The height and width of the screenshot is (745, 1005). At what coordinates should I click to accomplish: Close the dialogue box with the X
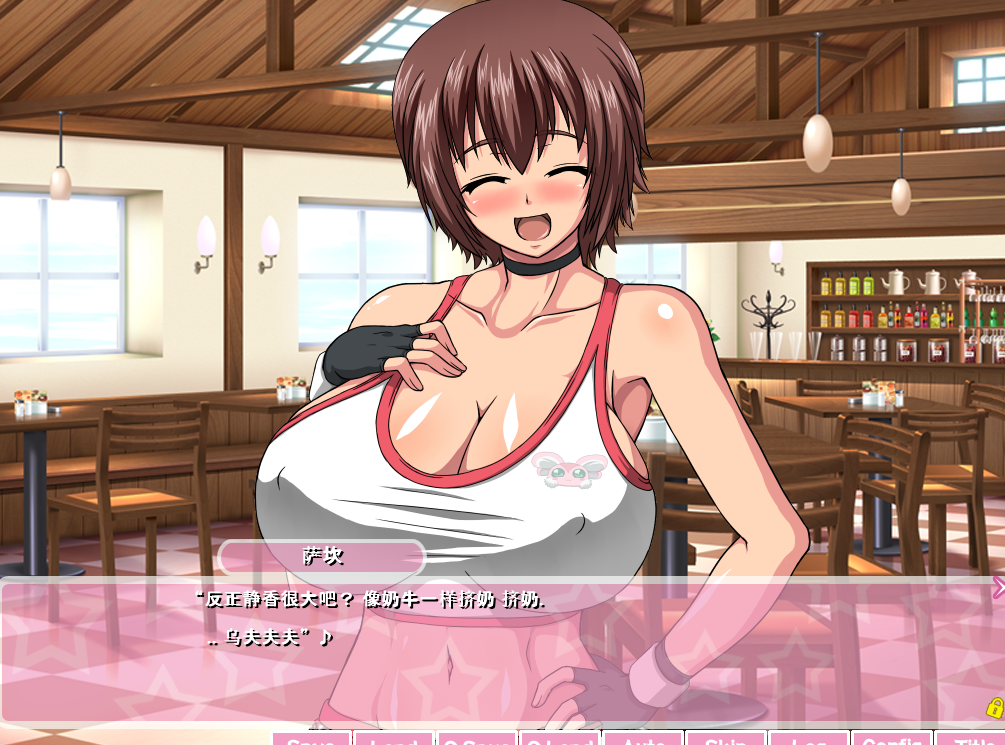pos(998,587)
